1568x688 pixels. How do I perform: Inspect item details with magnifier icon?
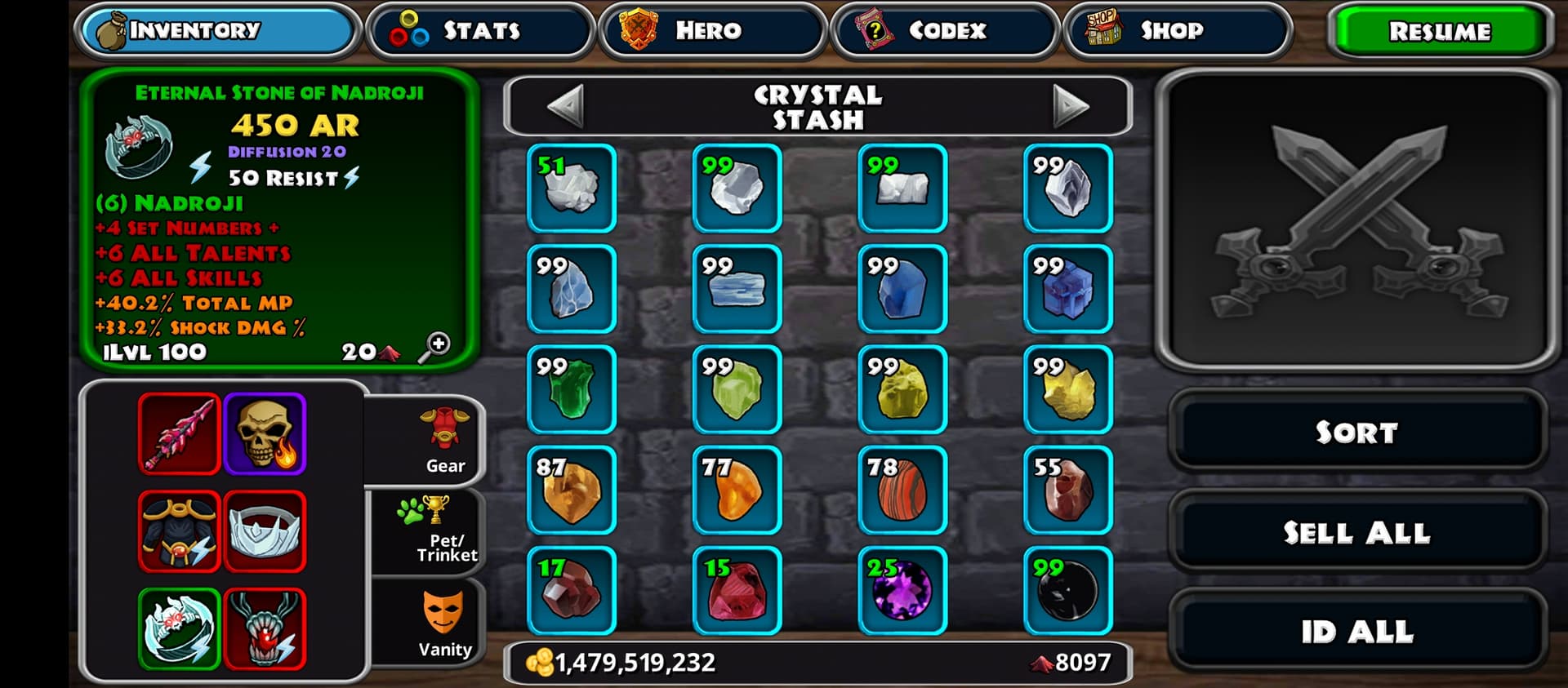[435, 347]
